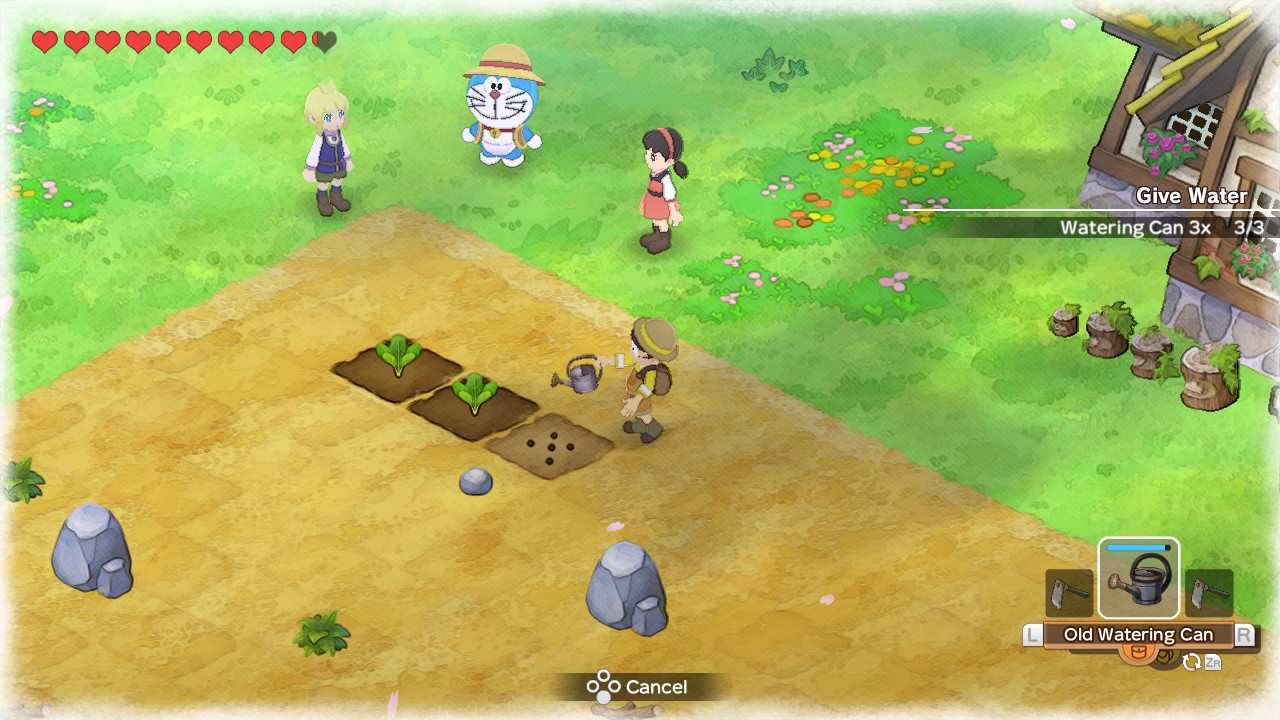1280x720 pixels.
Task: Open the Give Water action header
Action: [x=1191, y=196]
